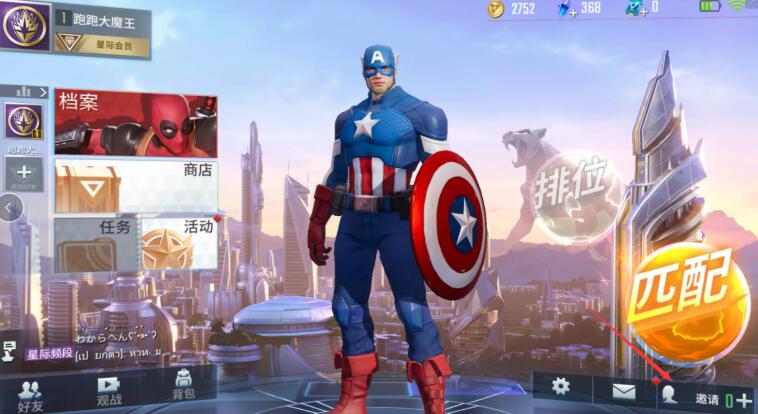758x414 pixels.
Task: Enter 排位 ranked mode
Action: [577, 192]
